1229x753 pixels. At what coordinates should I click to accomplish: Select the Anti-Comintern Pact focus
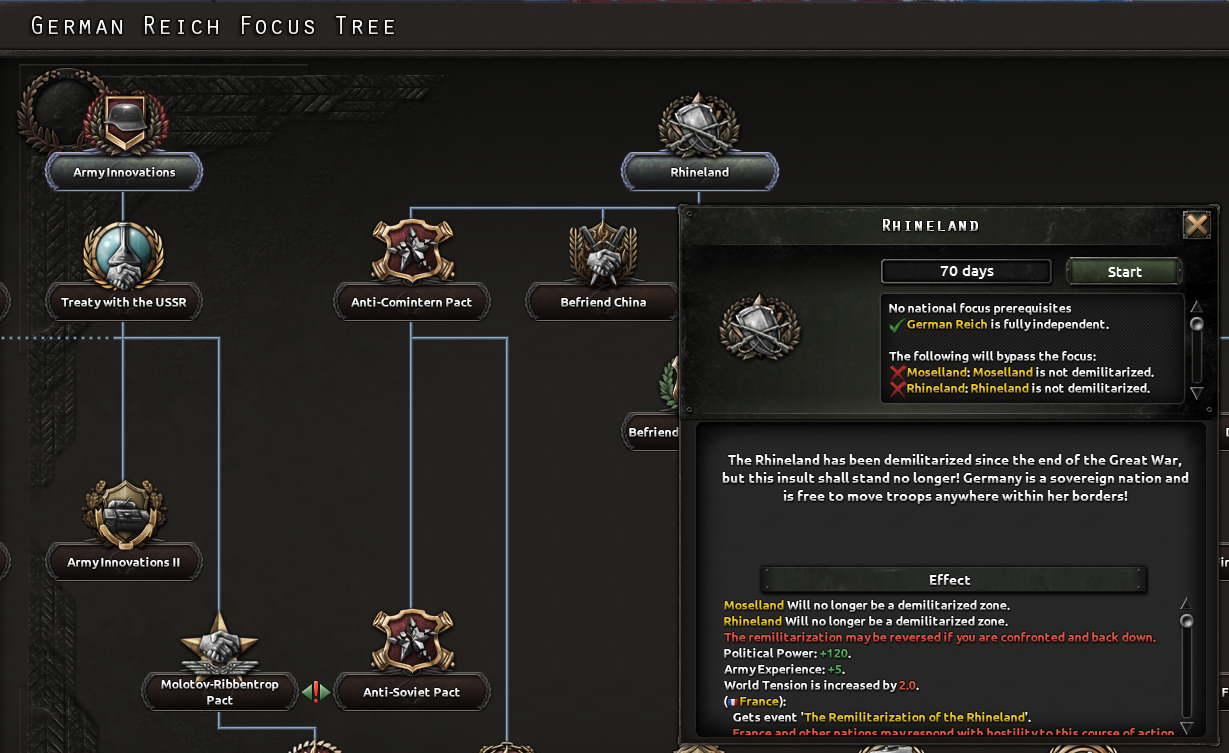[411, 302]
